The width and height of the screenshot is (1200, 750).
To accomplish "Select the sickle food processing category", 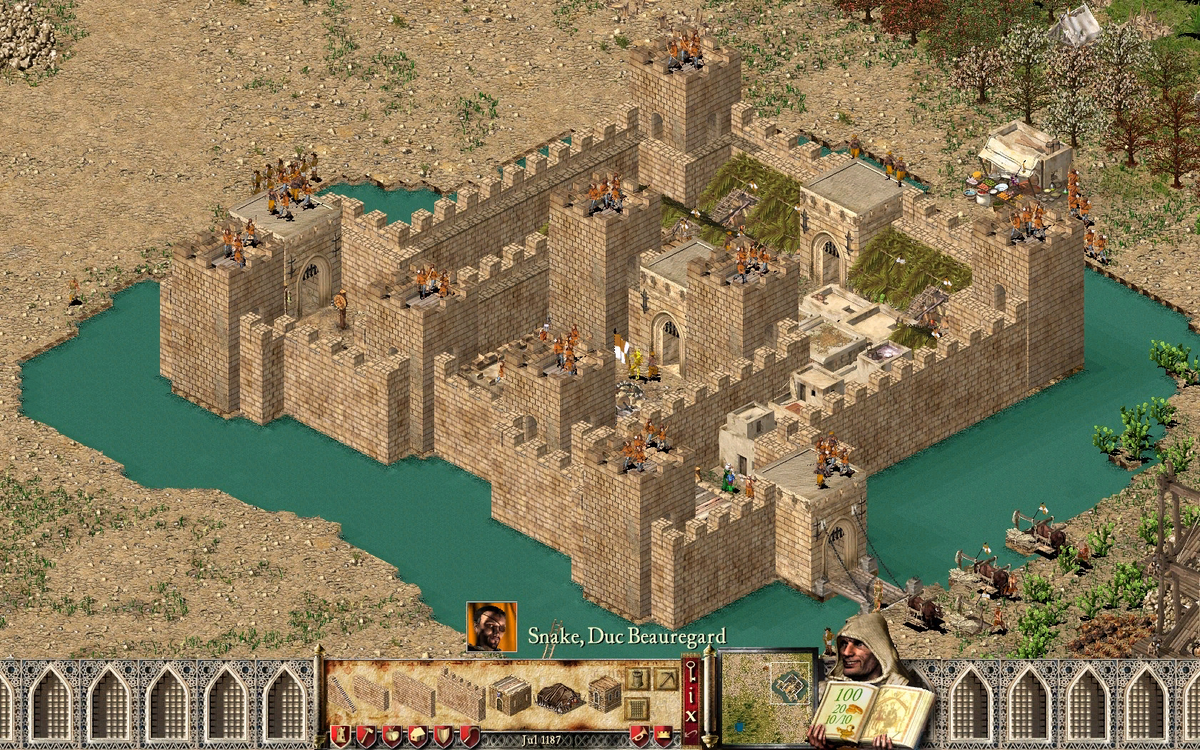I will click(468, 736).
